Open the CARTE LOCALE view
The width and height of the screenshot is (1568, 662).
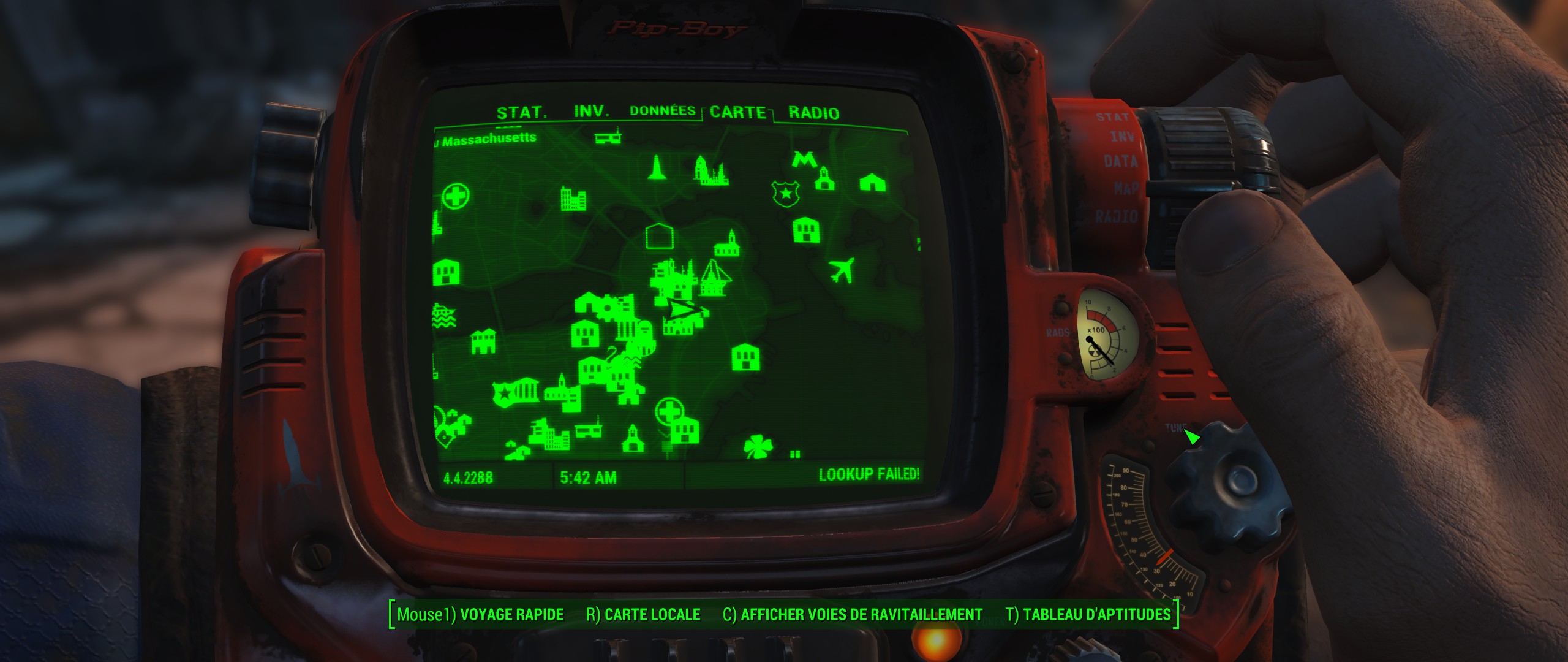click(x=643, y=615)
